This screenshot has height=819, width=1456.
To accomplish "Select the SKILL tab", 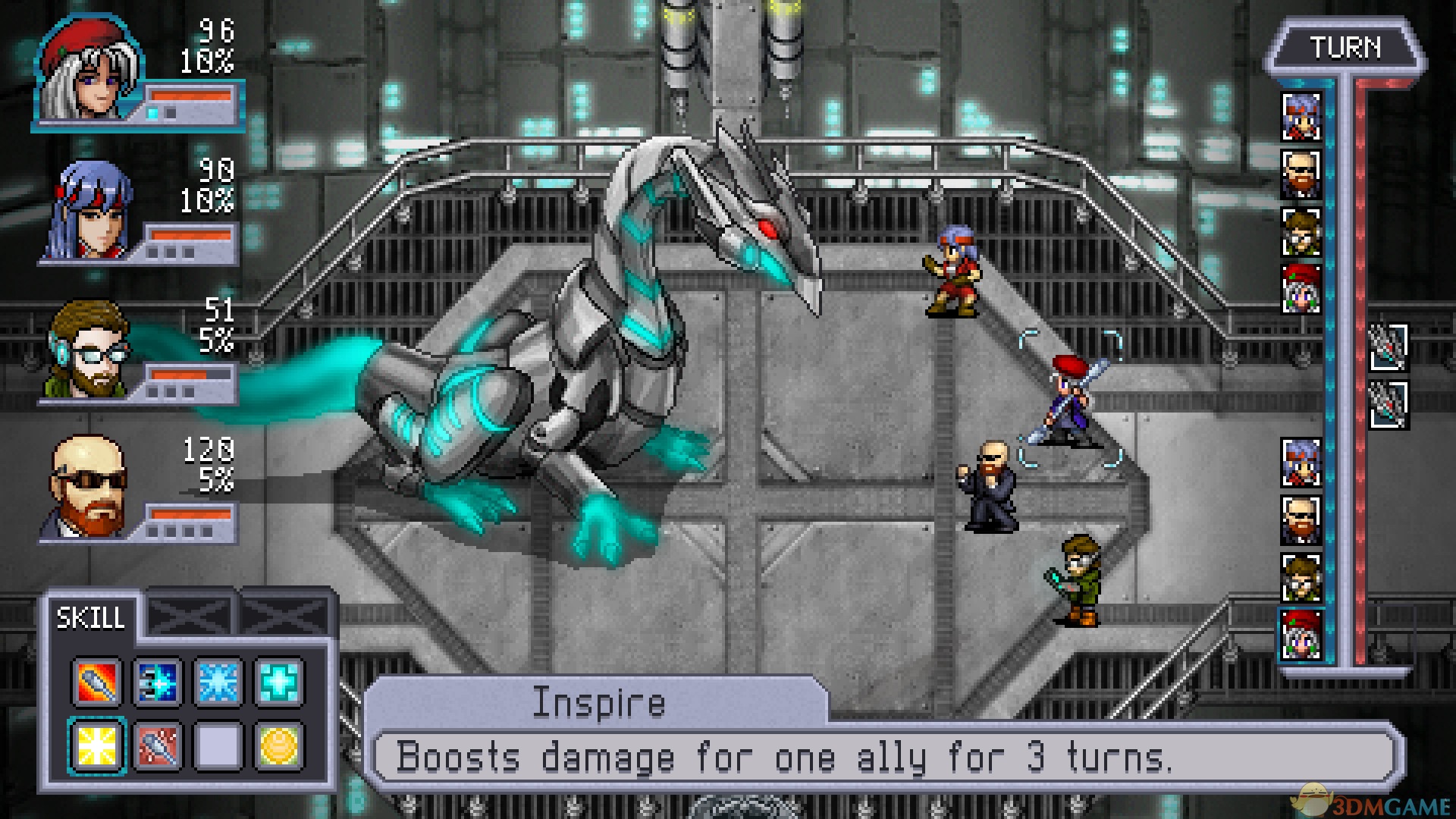I will click(x=91, y=618).
